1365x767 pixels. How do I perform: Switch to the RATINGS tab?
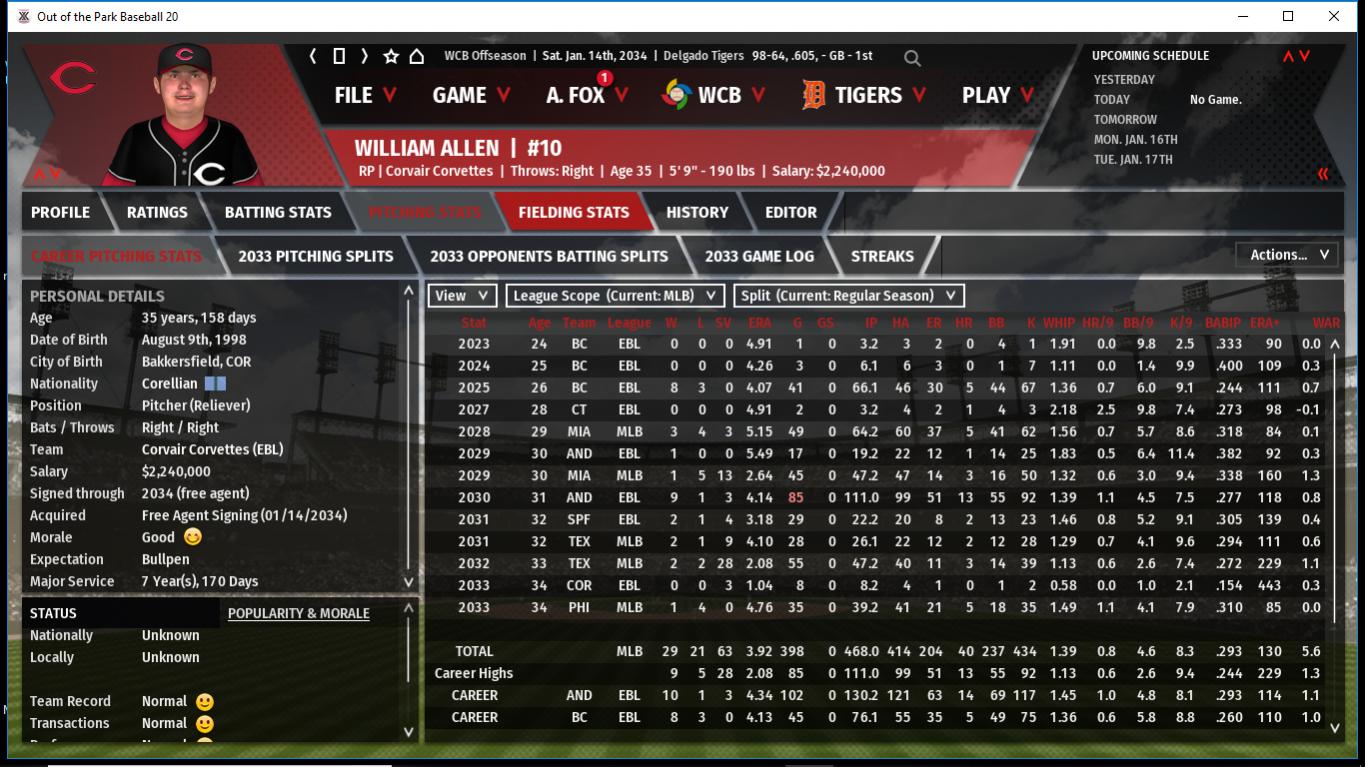coord(157,212)
